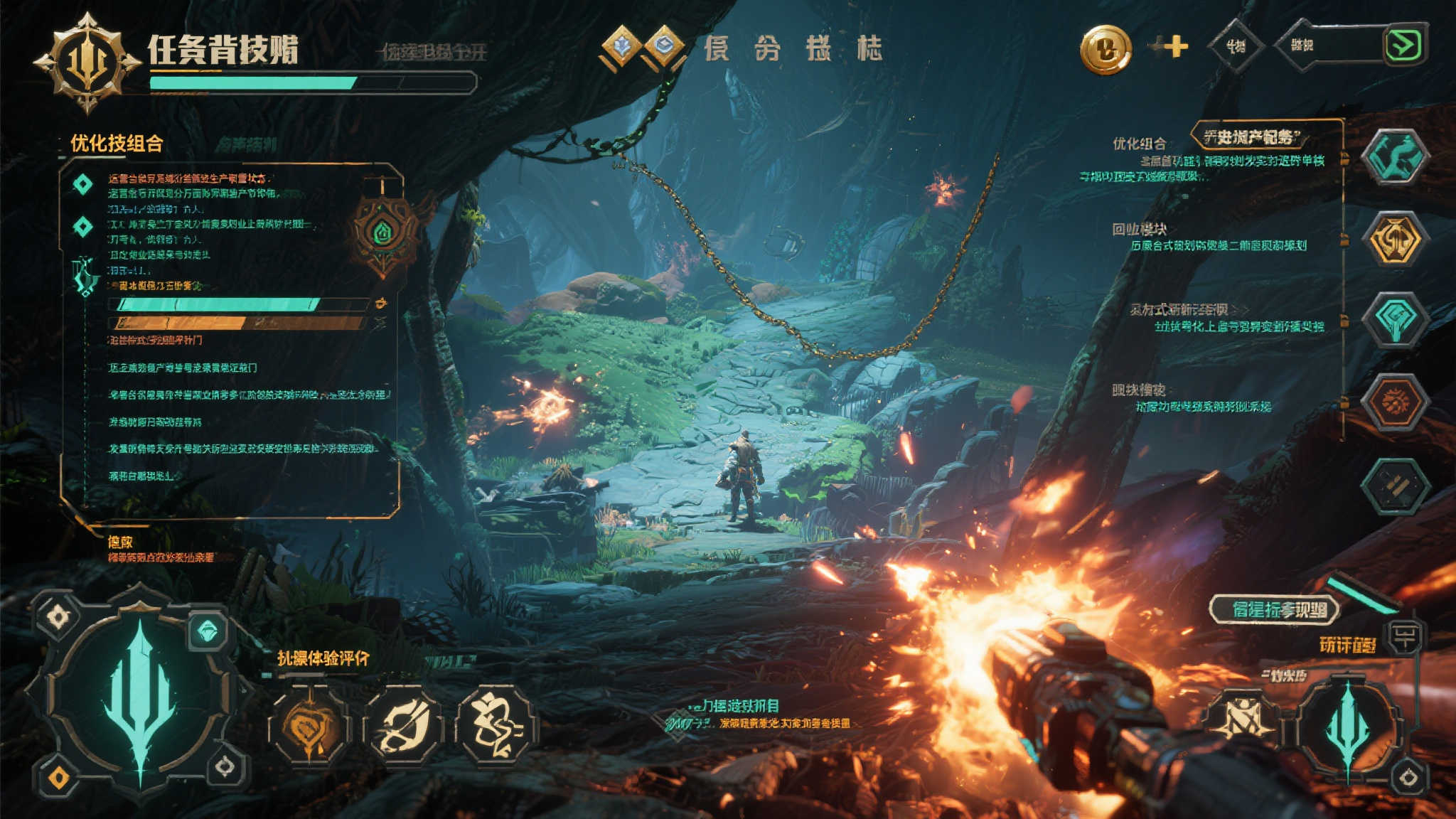Open the 优化组合 entry in the right list
The height and width of the screenshot is (819, 1456).
1139,144
